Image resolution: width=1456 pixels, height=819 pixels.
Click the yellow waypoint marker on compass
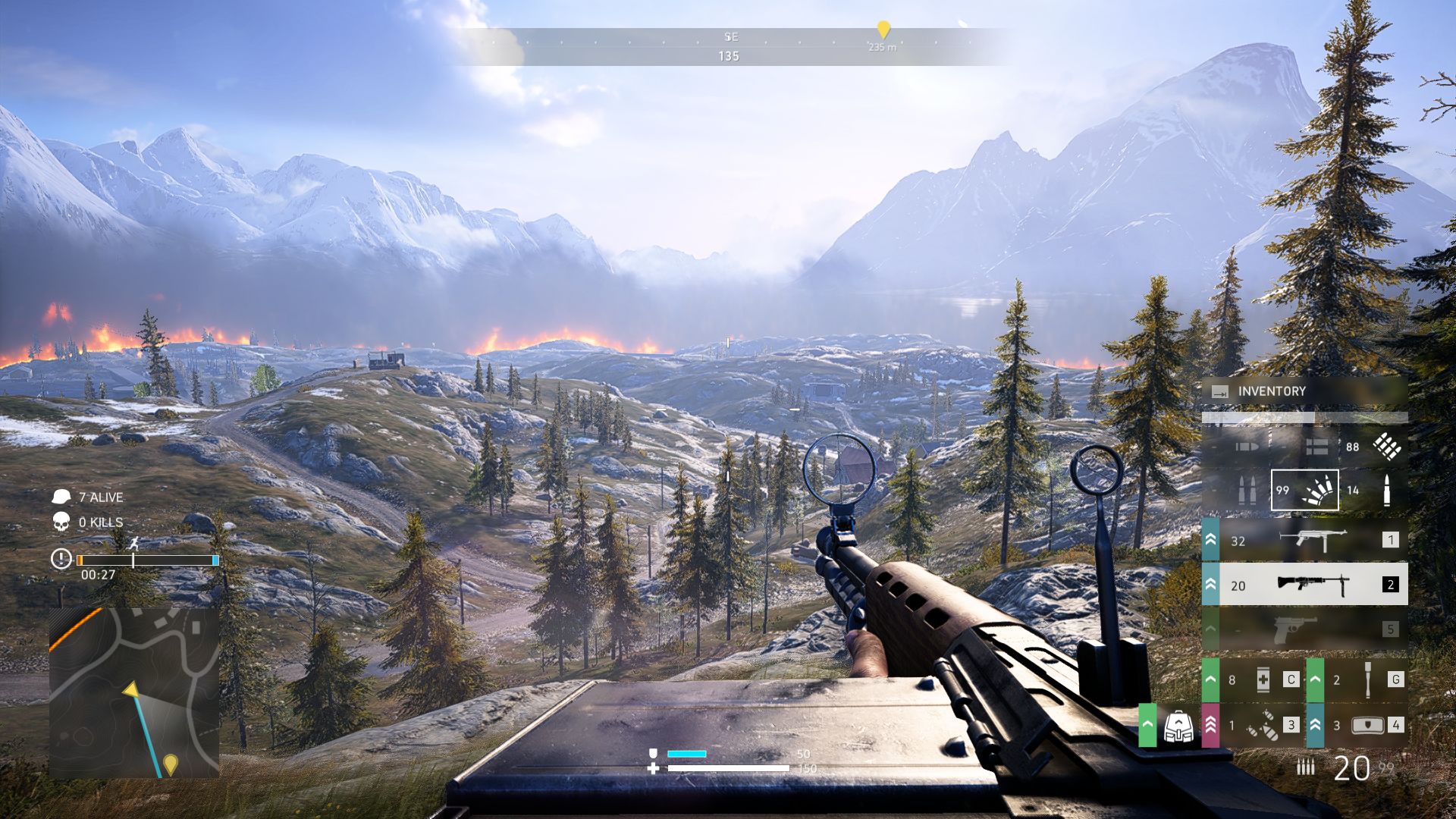883,30
